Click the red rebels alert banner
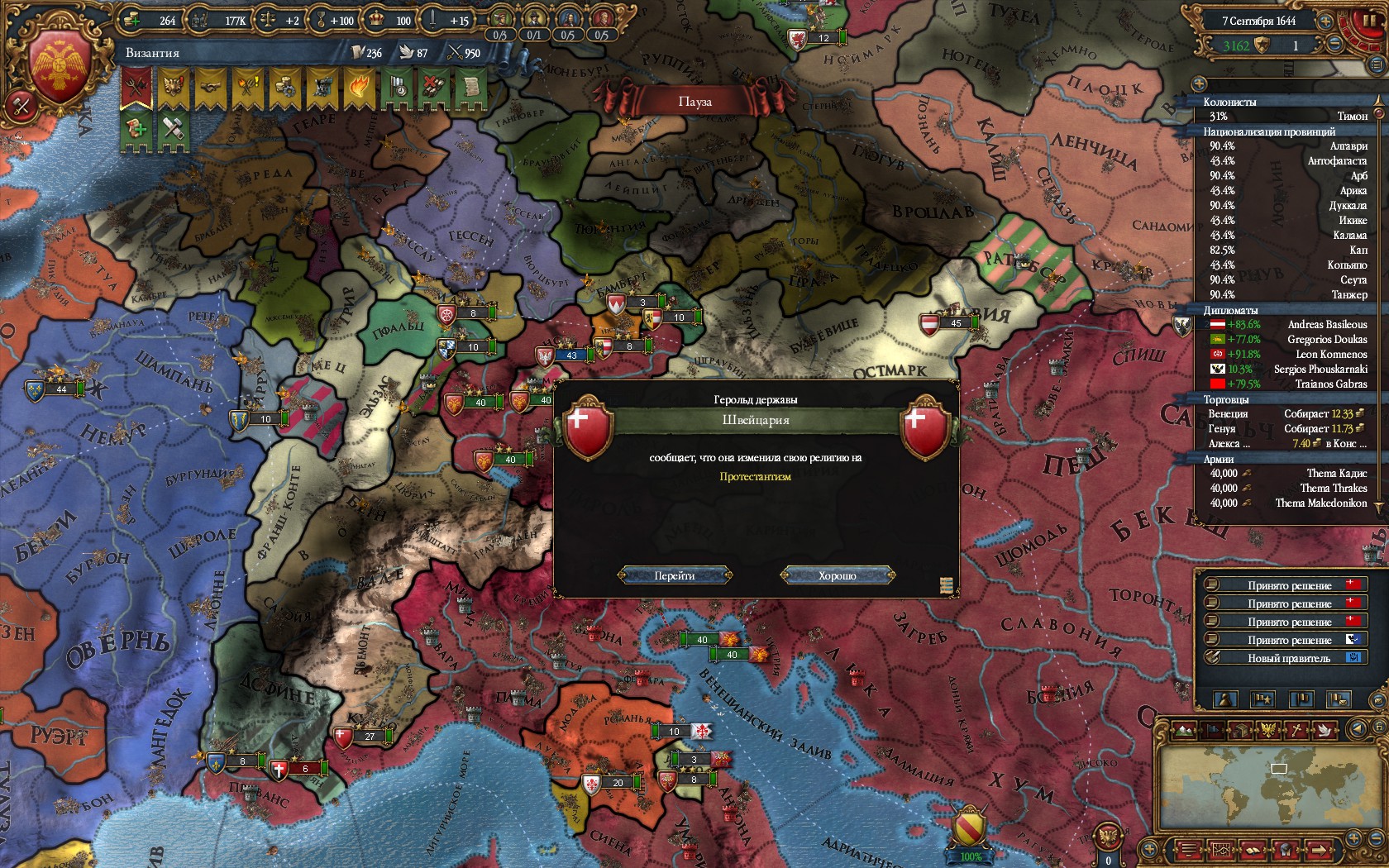This screenshot has width=1389, height=868. 136,88
